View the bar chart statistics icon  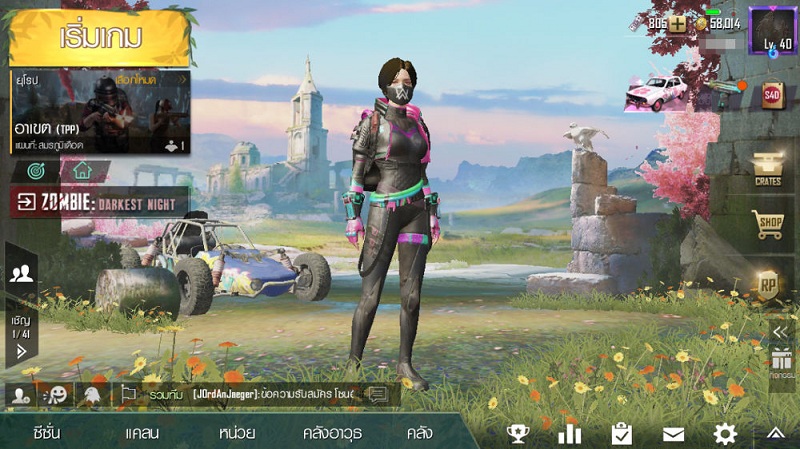click(570, 433)
